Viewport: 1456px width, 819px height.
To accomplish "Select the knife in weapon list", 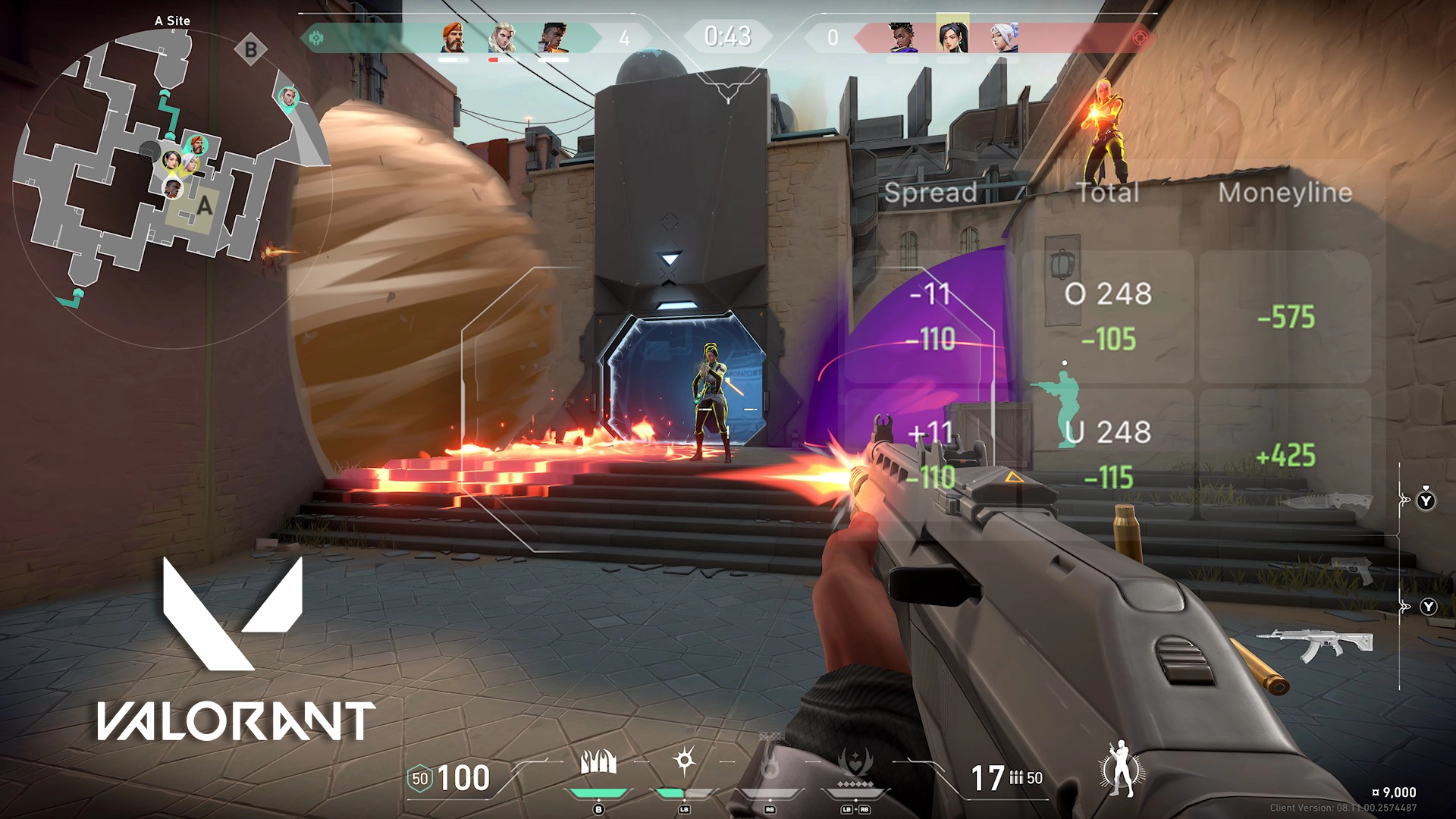I will tap(1326, 501).
